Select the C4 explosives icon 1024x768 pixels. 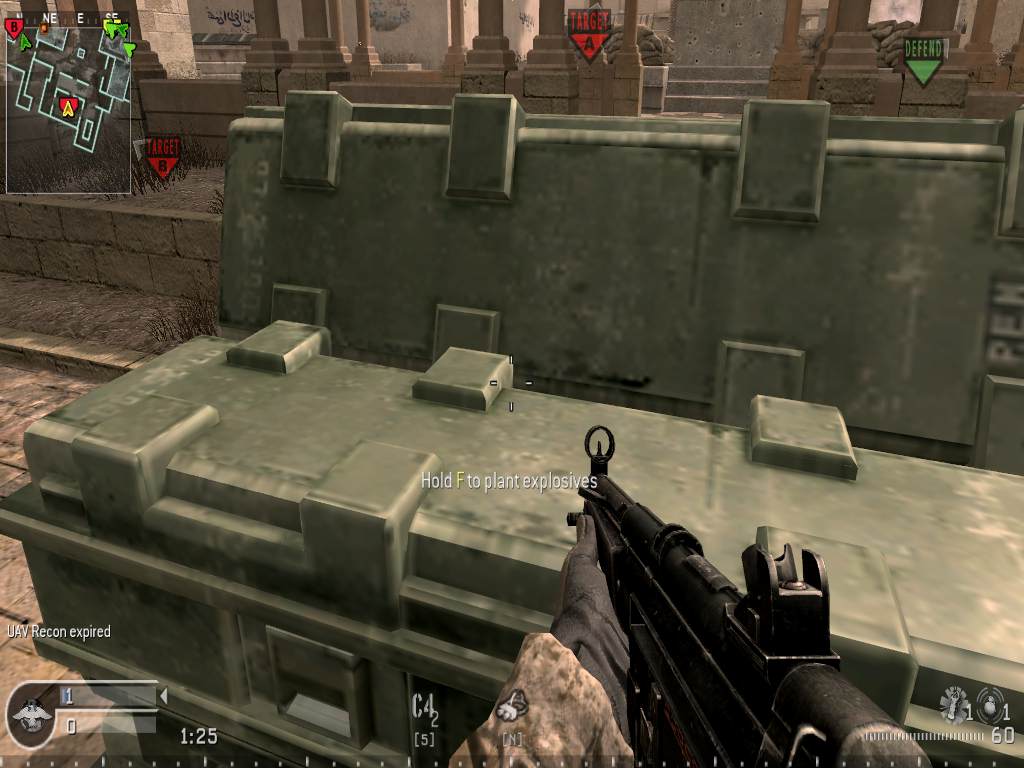point(426,708)
